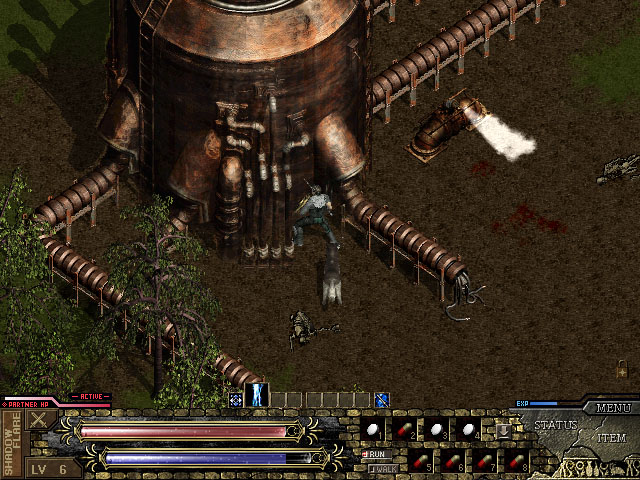Select the red capsule in quick slot 8
The image size is (640, 480).
(x=517, y=462)
